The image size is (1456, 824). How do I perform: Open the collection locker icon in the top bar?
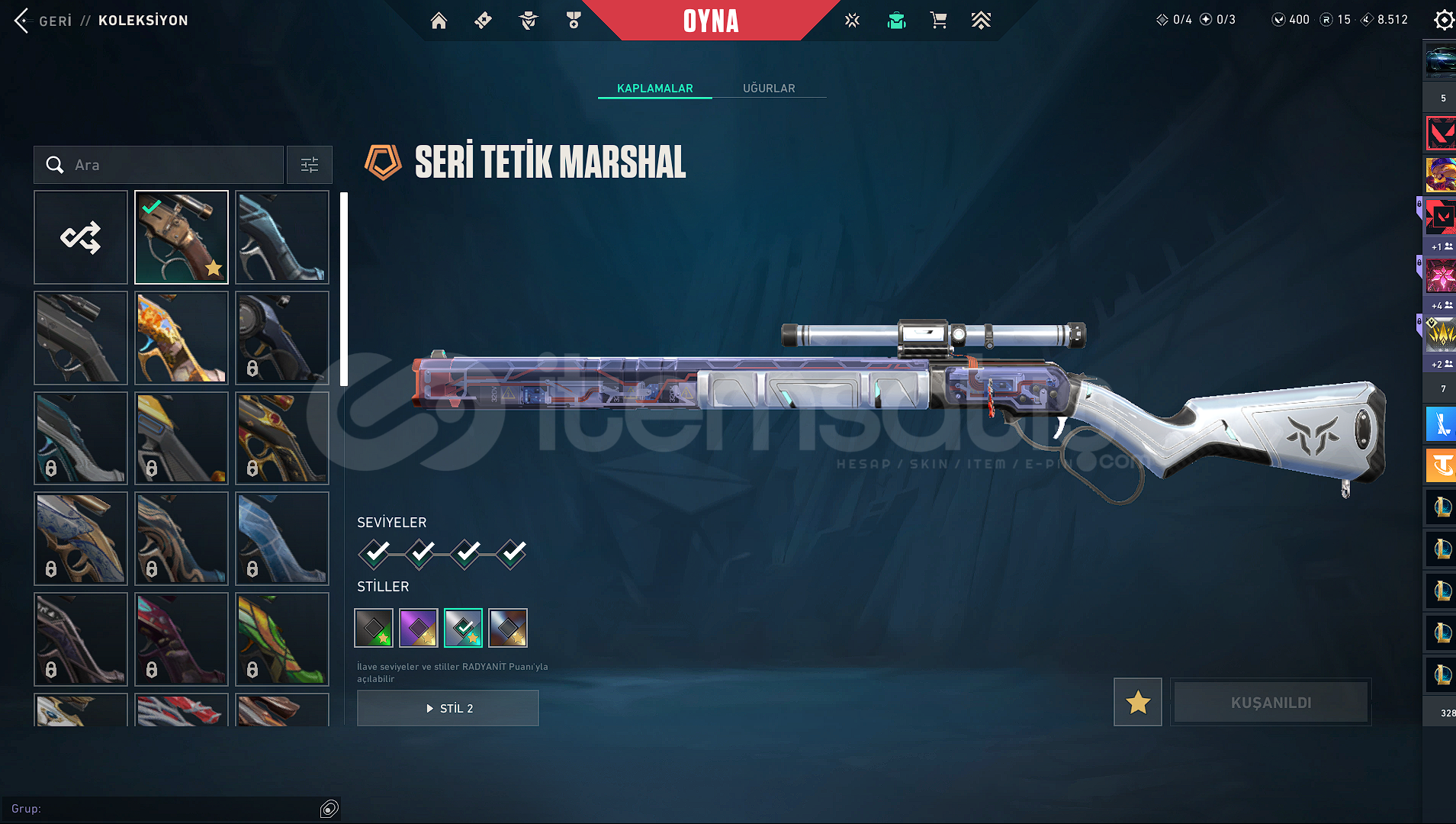896,21
